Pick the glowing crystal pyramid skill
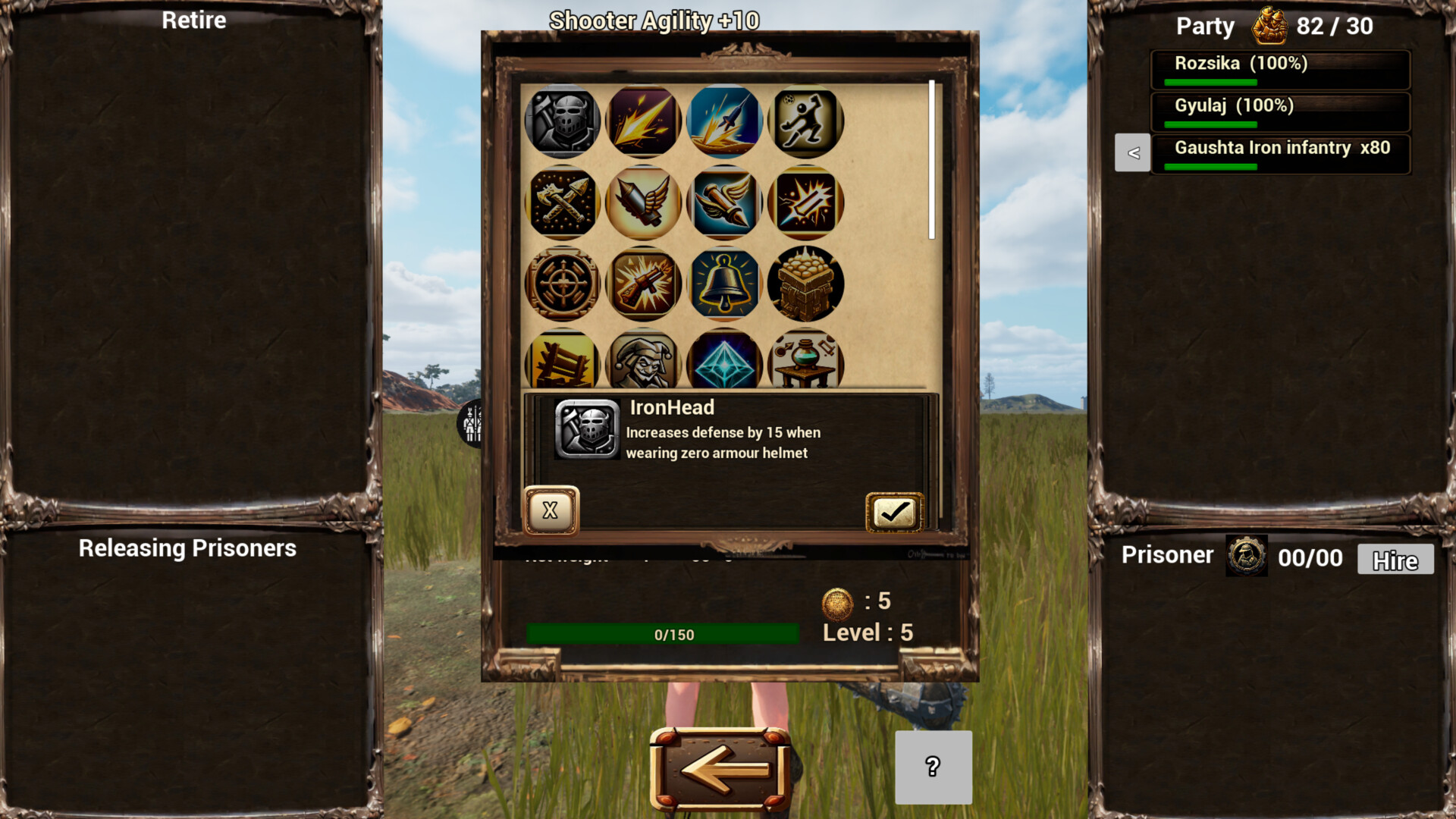Screen dimensions: 1456x819 pyautogui.click(x=724, y=364)
